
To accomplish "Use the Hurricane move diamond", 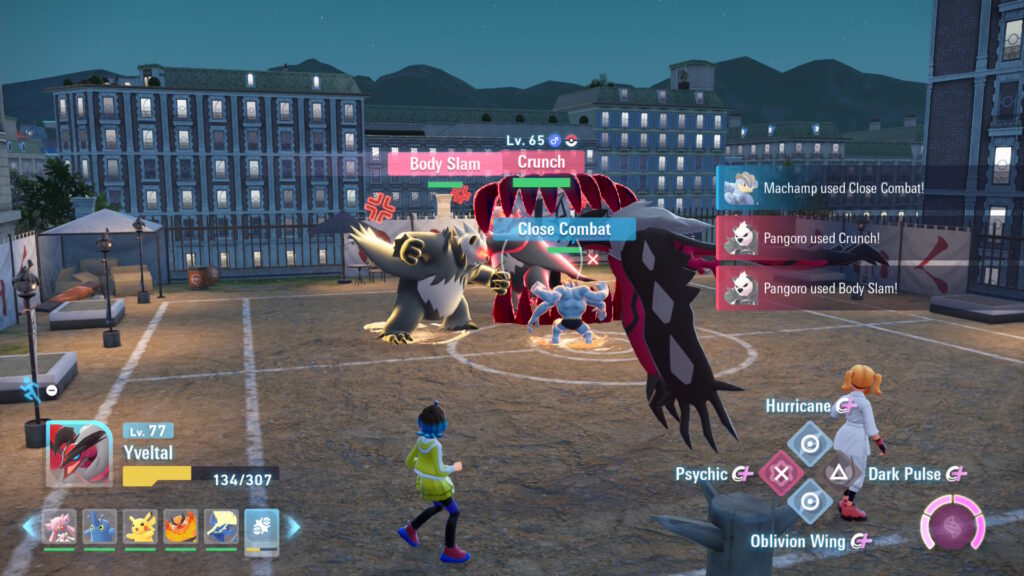I will click(x=810, y=441).
